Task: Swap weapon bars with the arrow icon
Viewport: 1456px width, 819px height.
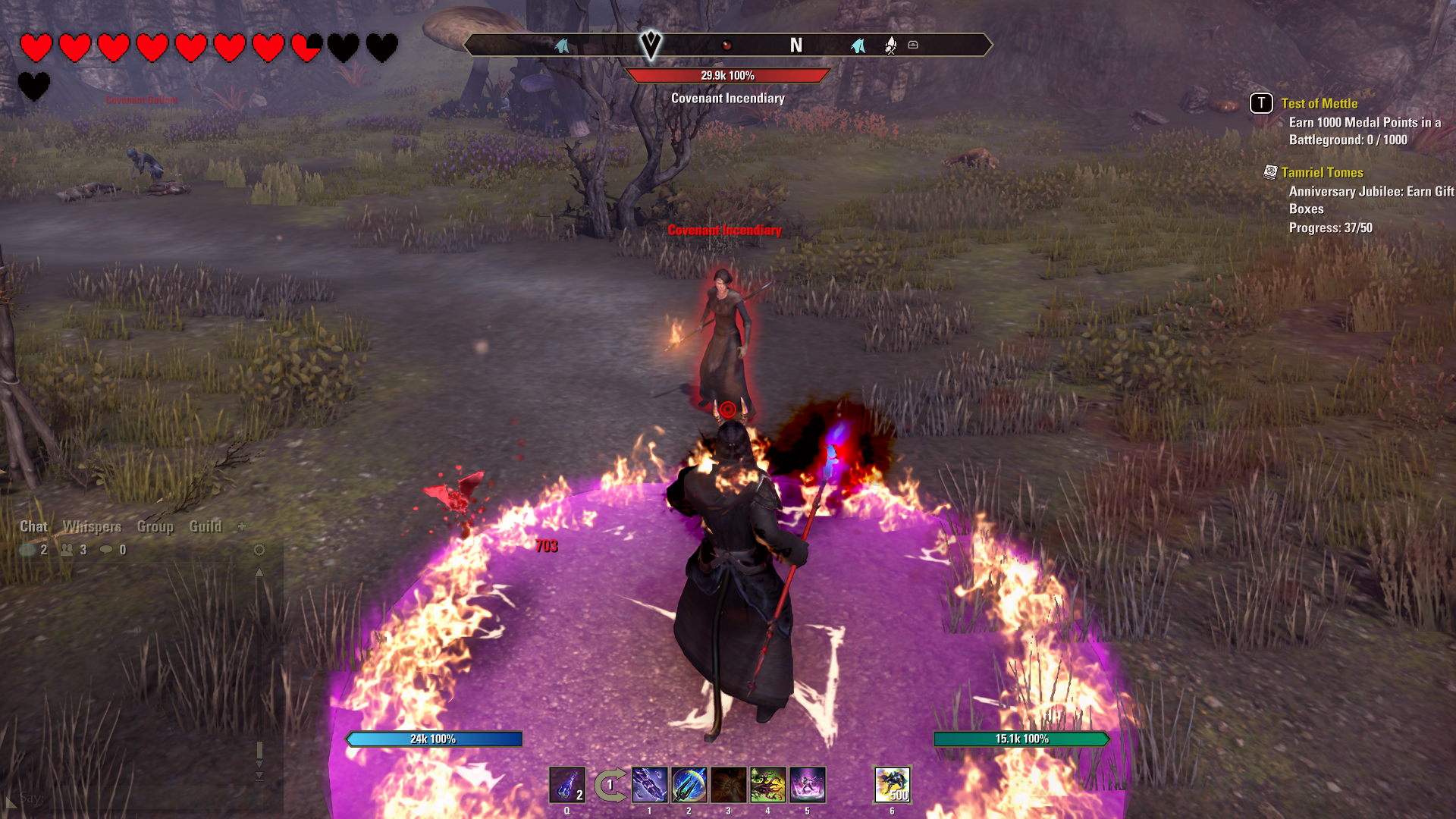Action: [610, 785]
